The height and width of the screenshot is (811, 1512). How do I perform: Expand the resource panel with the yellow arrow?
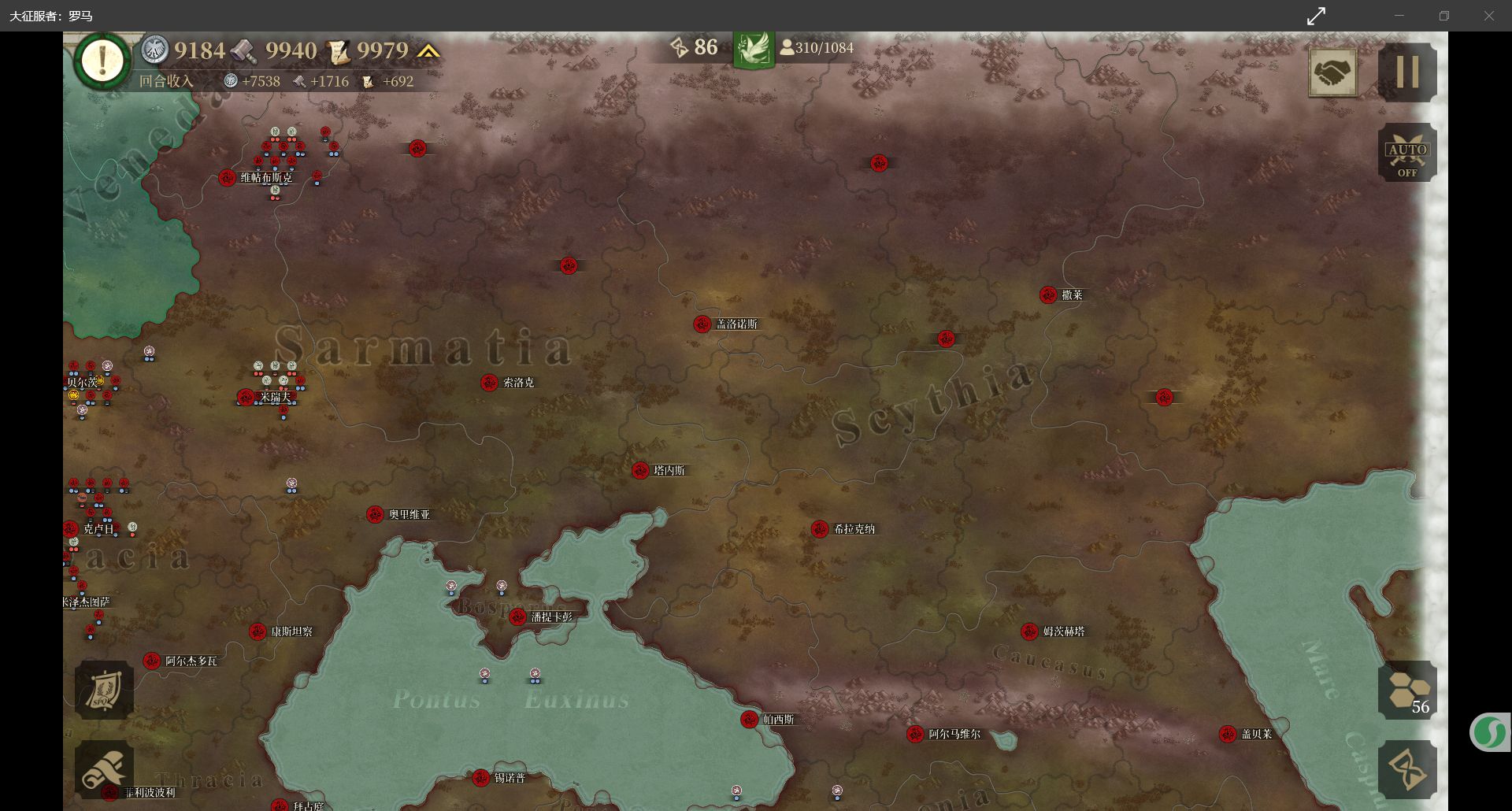(x=428, y=51)
